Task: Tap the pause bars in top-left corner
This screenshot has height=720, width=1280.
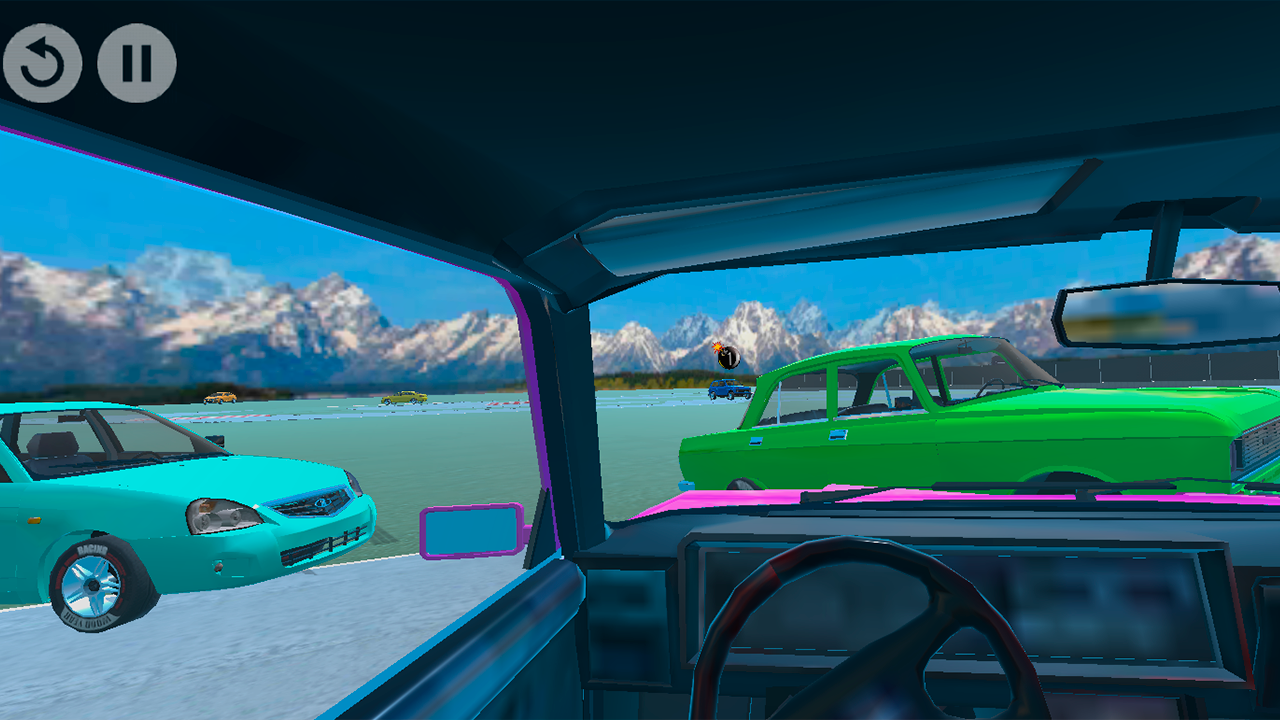Action: [137, 62]
